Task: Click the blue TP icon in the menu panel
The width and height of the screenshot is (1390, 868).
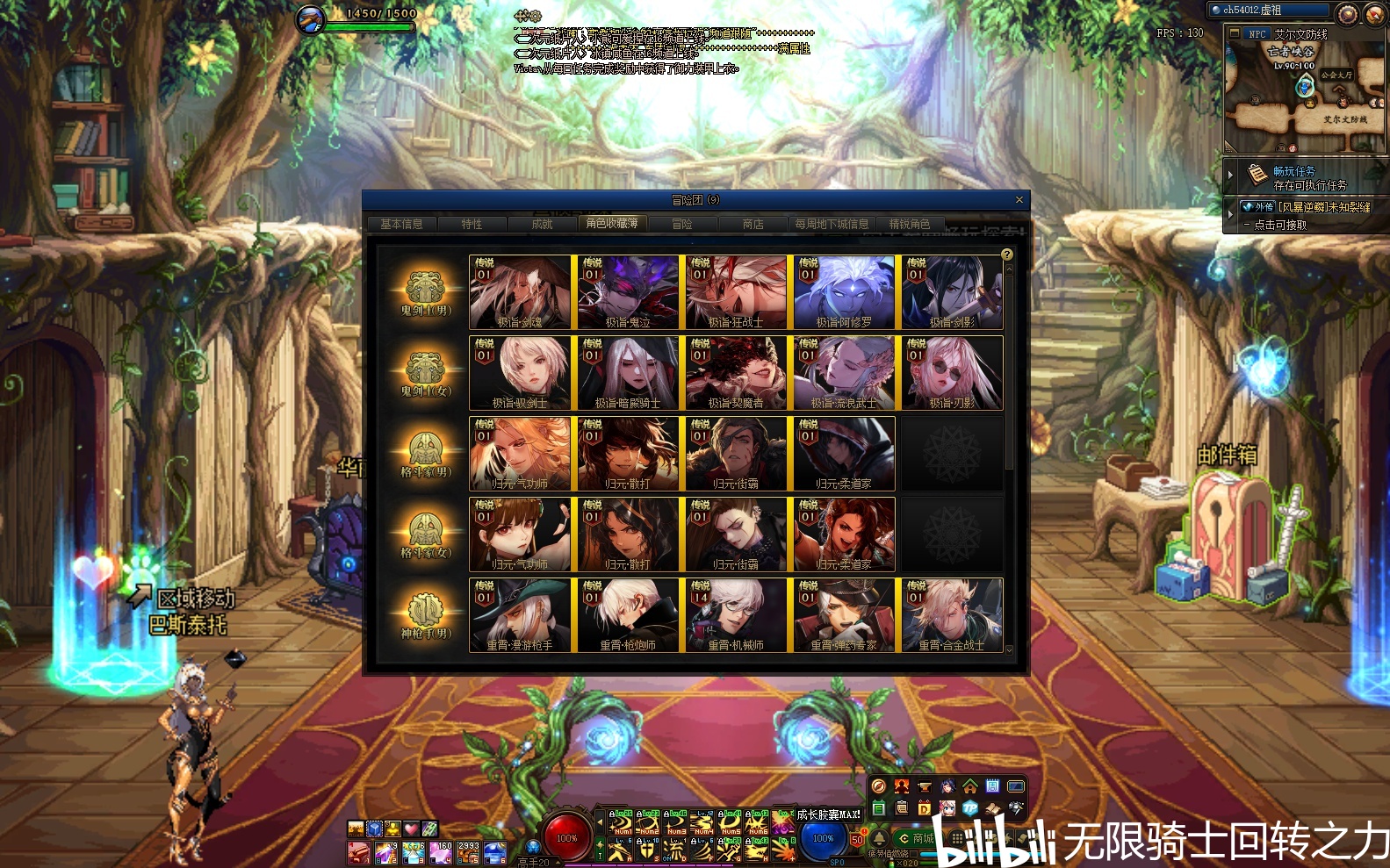Action: [969, 807]
